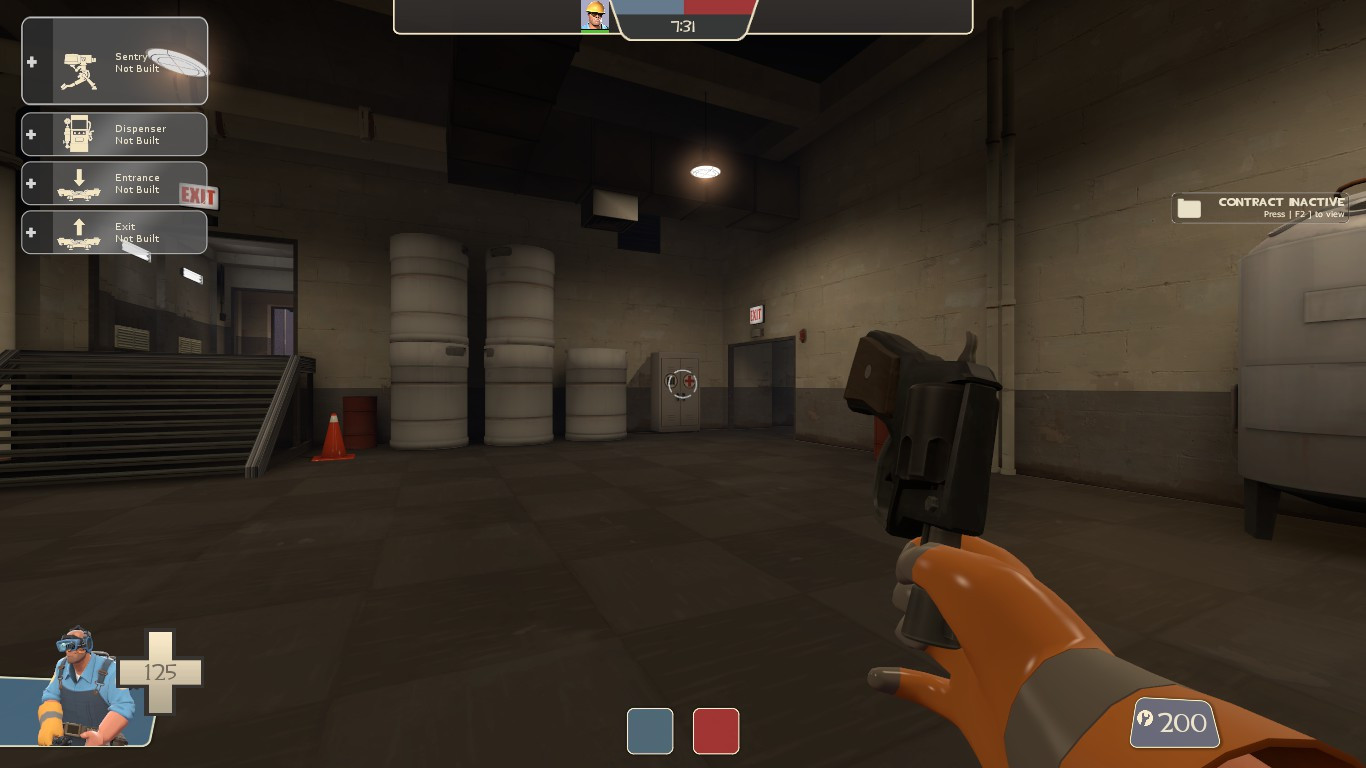Viewport: 1366px width, 768px height.
Task: Select the Teleporter Entrance icon
Action: tap(80, 183)
